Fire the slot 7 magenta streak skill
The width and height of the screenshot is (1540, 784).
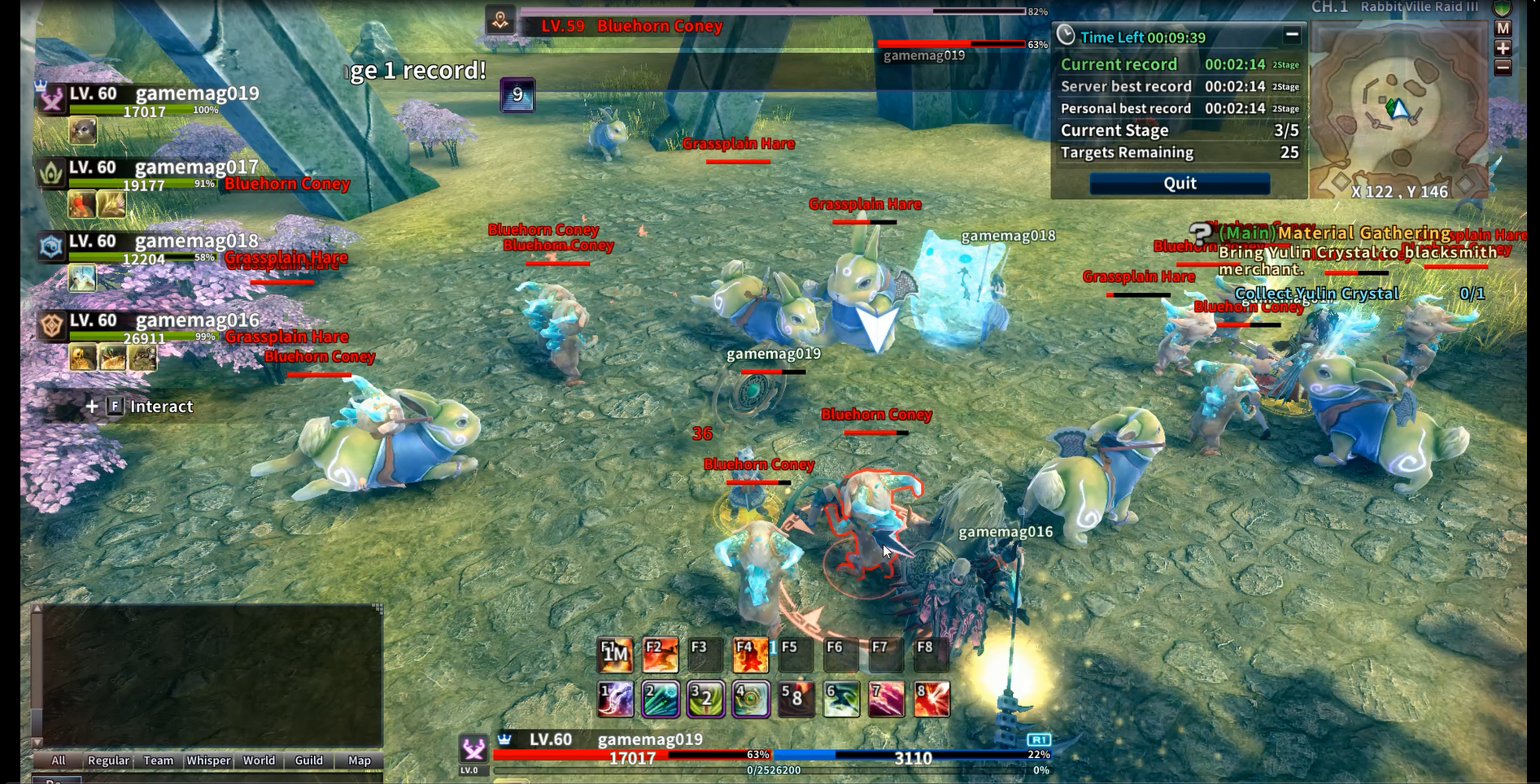[x=886, y=699]
